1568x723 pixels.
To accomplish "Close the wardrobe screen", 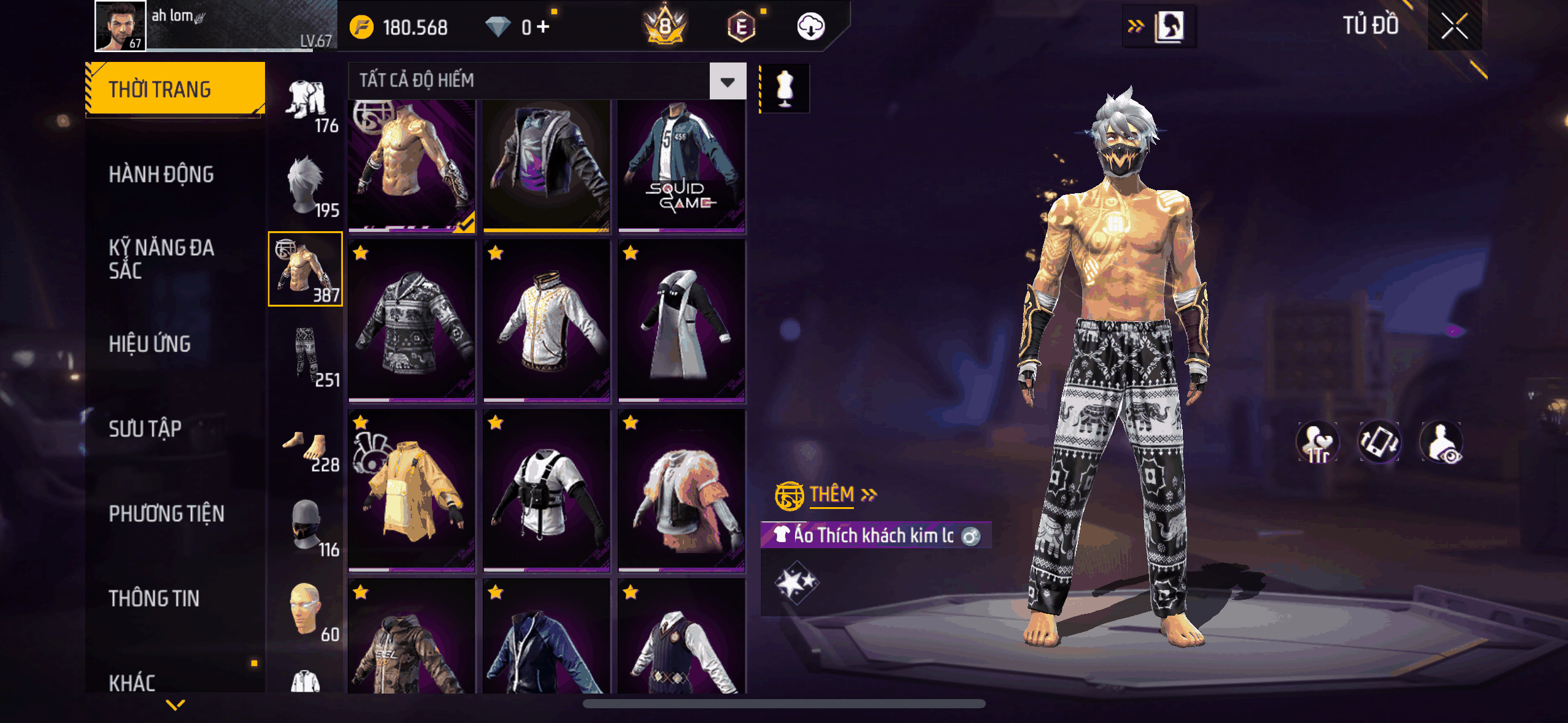I will (1454, 26).
